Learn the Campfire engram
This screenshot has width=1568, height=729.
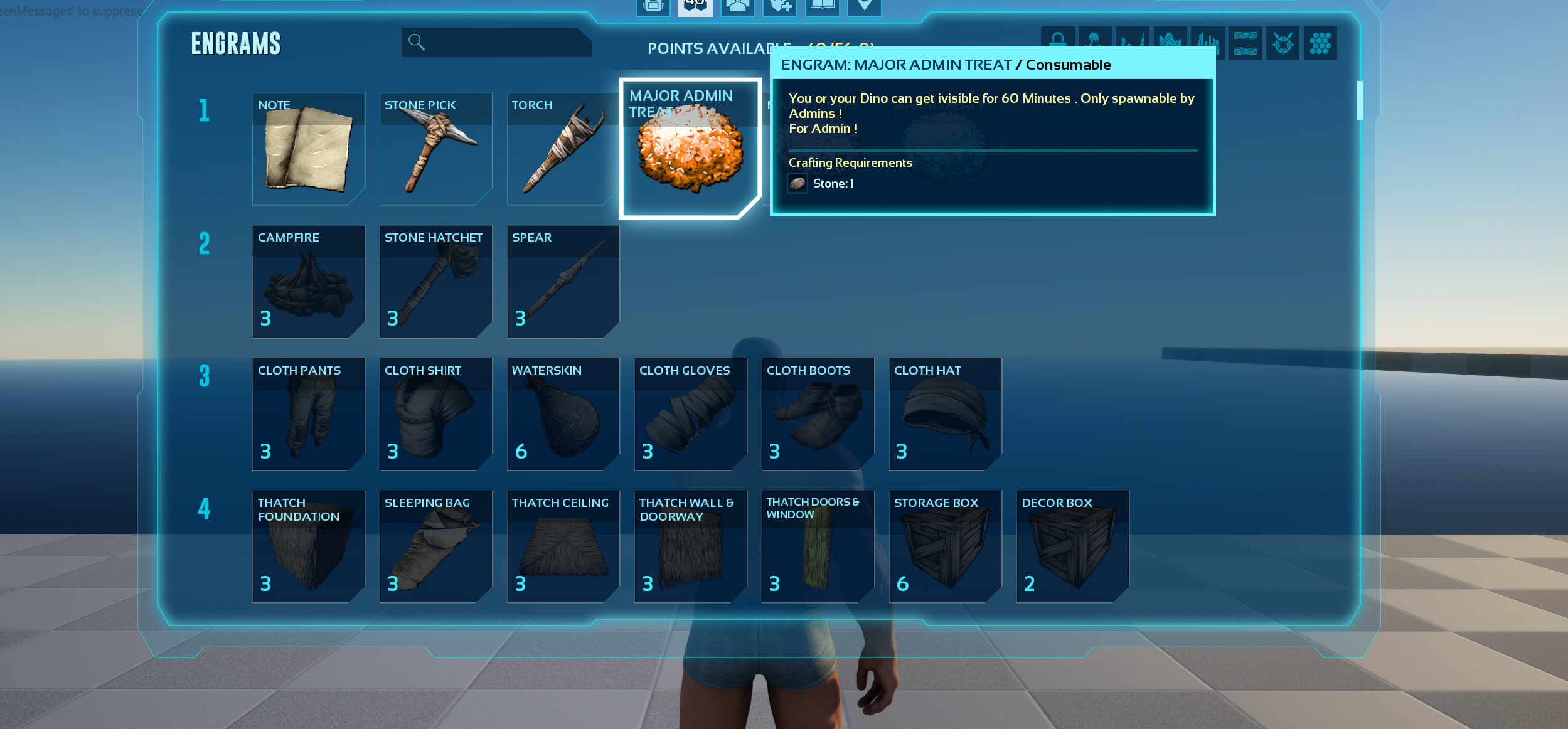click(308, 281)
